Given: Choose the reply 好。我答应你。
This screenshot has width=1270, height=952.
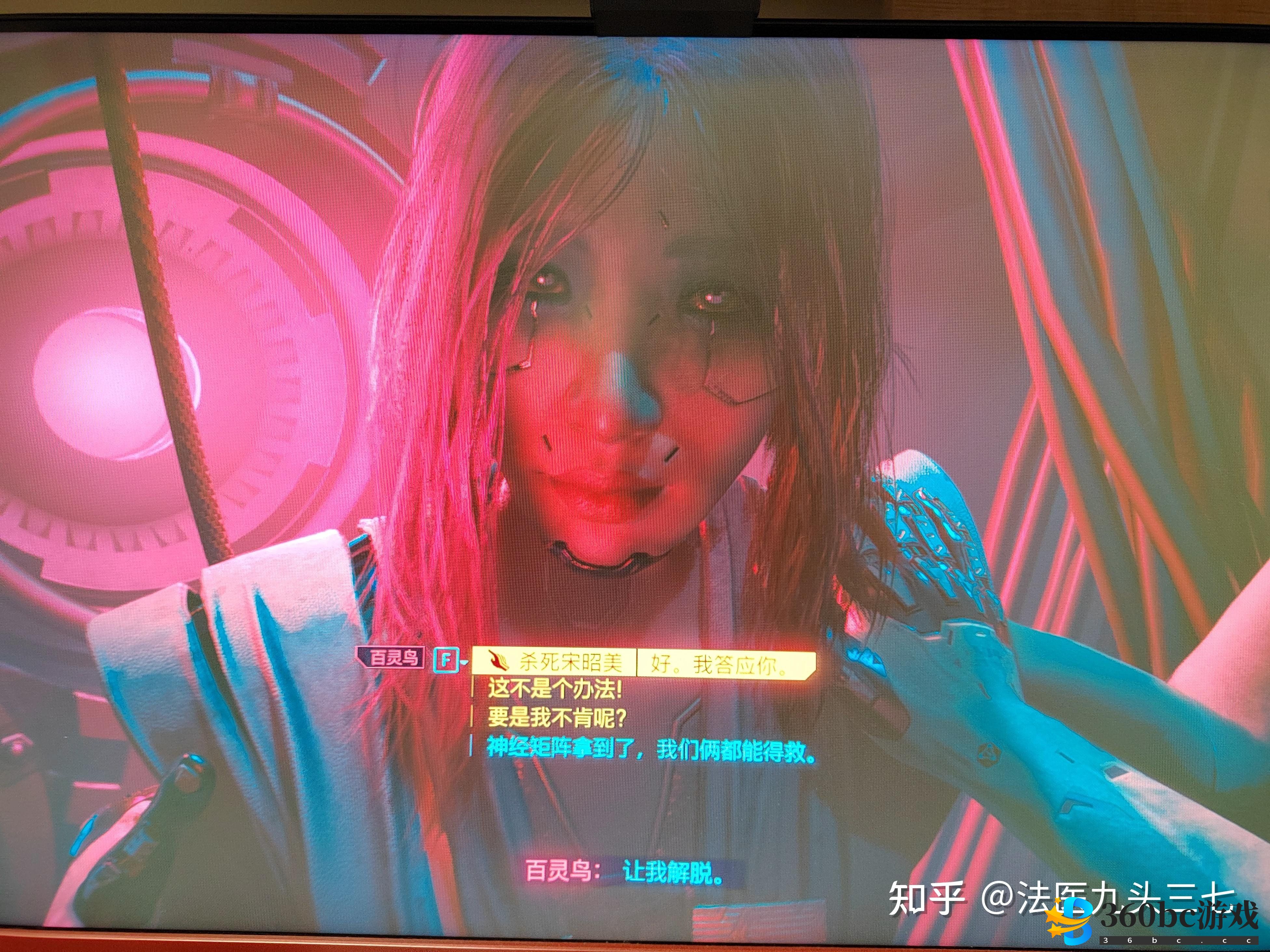Looking at the screenshot, I should click(x=721, y=665).
